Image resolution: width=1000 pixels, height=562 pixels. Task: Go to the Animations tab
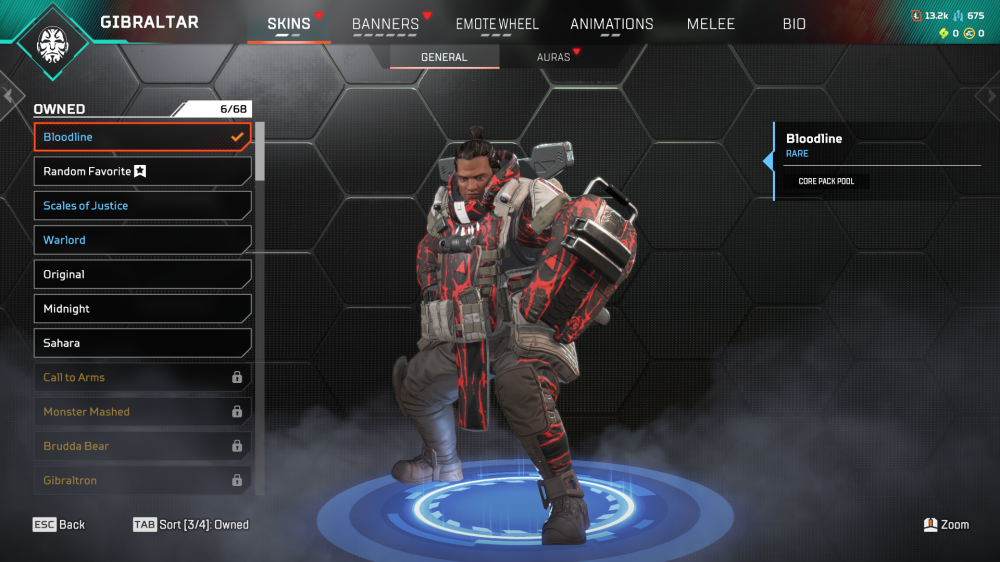[612, 24]
